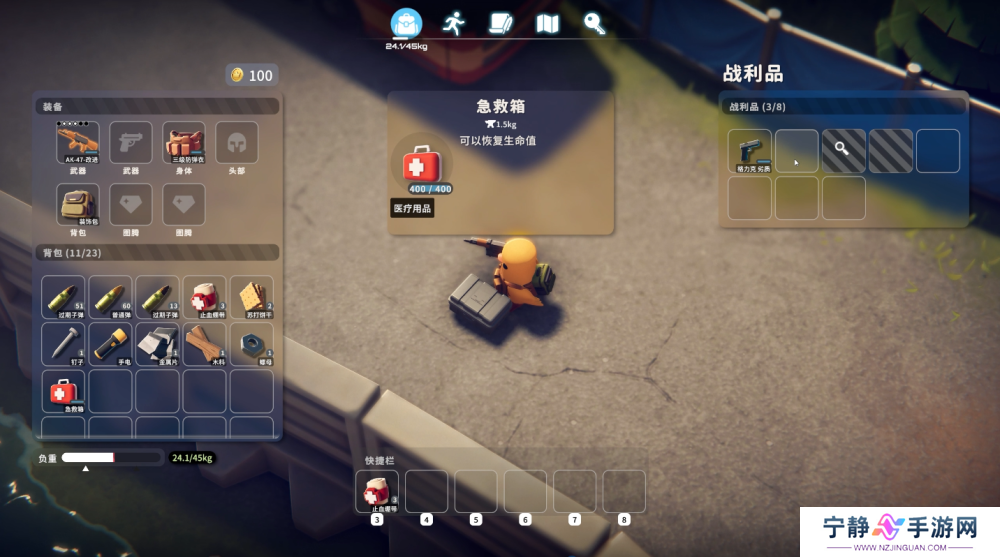This screenshot has height=557, width=1000.
Task: Switch to the key tab
Action: 594,23
